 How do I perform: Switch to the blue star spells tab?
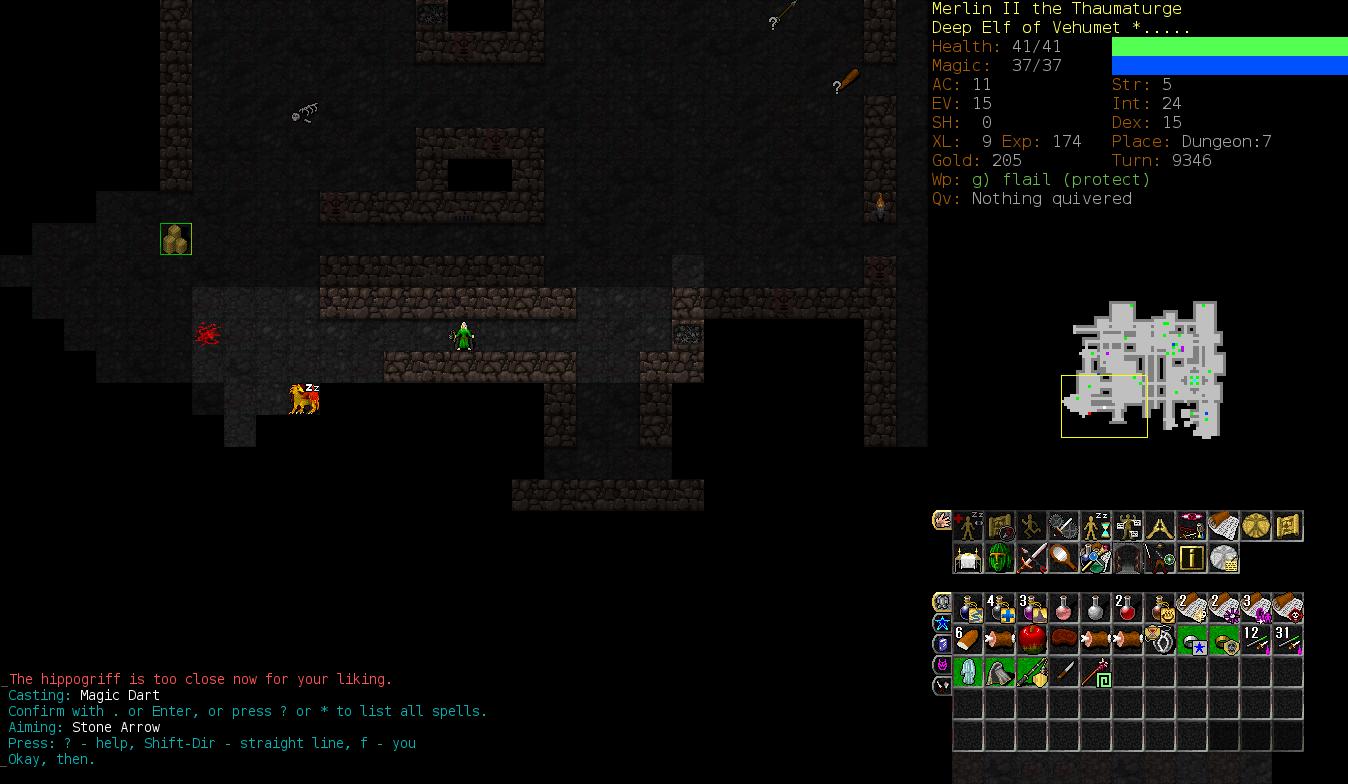tap(942, 623)
